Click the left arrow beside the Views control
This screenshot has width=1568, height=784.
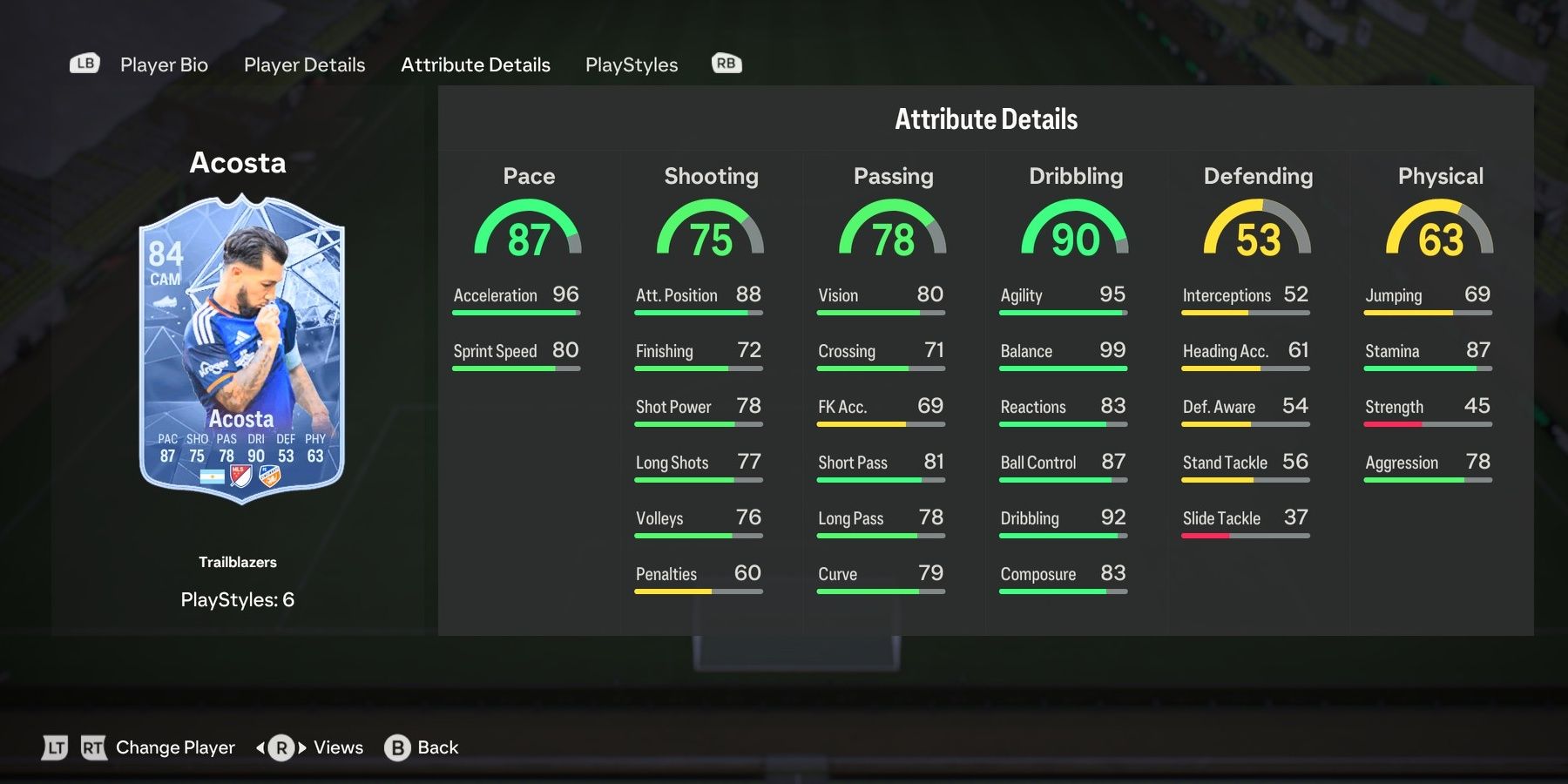(260, 747)
